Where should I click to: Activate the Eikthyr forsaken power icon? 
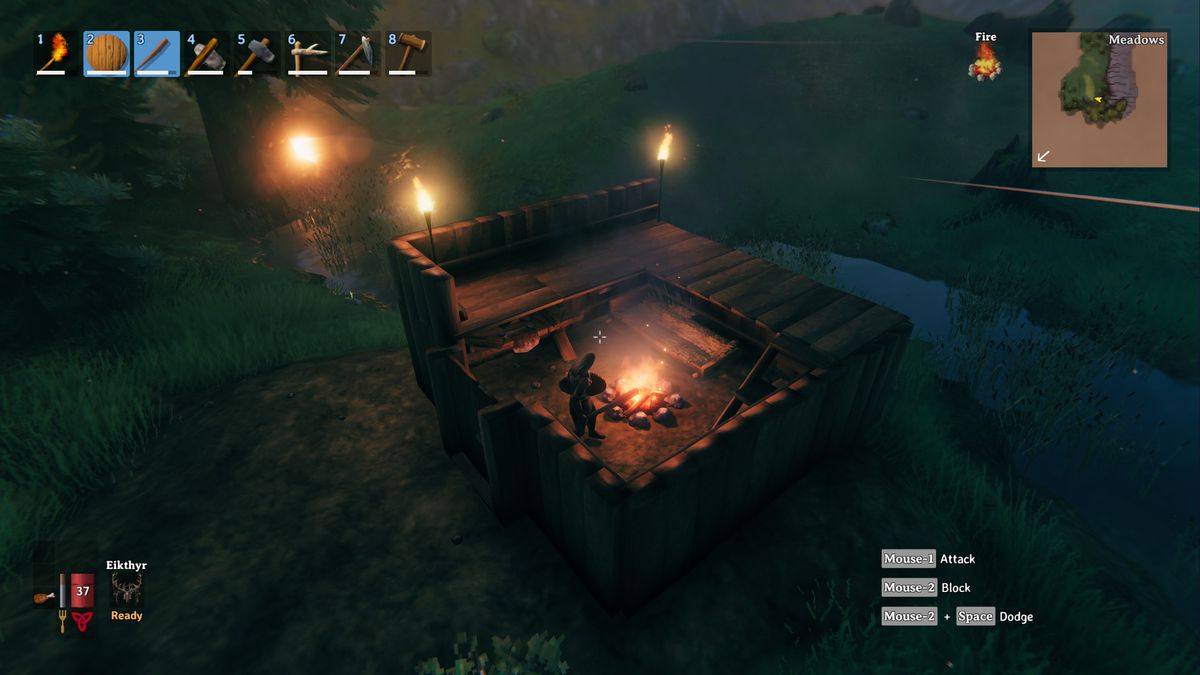coord(127,590)
